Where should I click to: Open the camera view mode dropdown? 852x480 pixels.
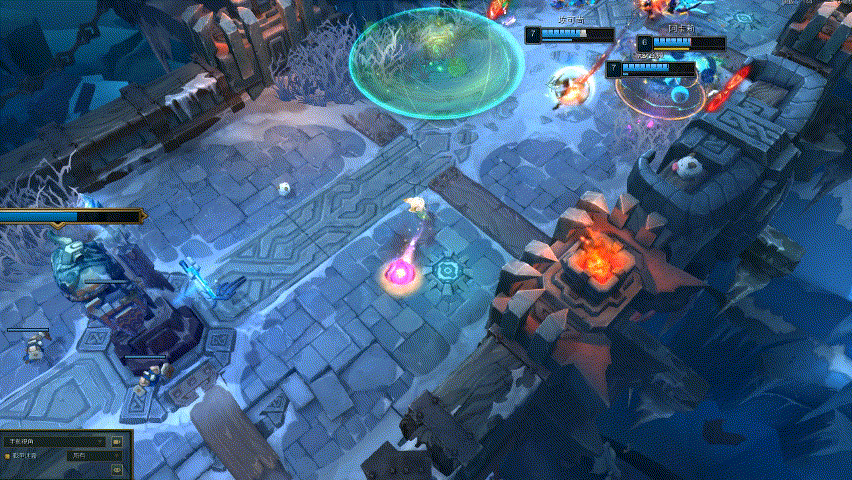[55, 440]
